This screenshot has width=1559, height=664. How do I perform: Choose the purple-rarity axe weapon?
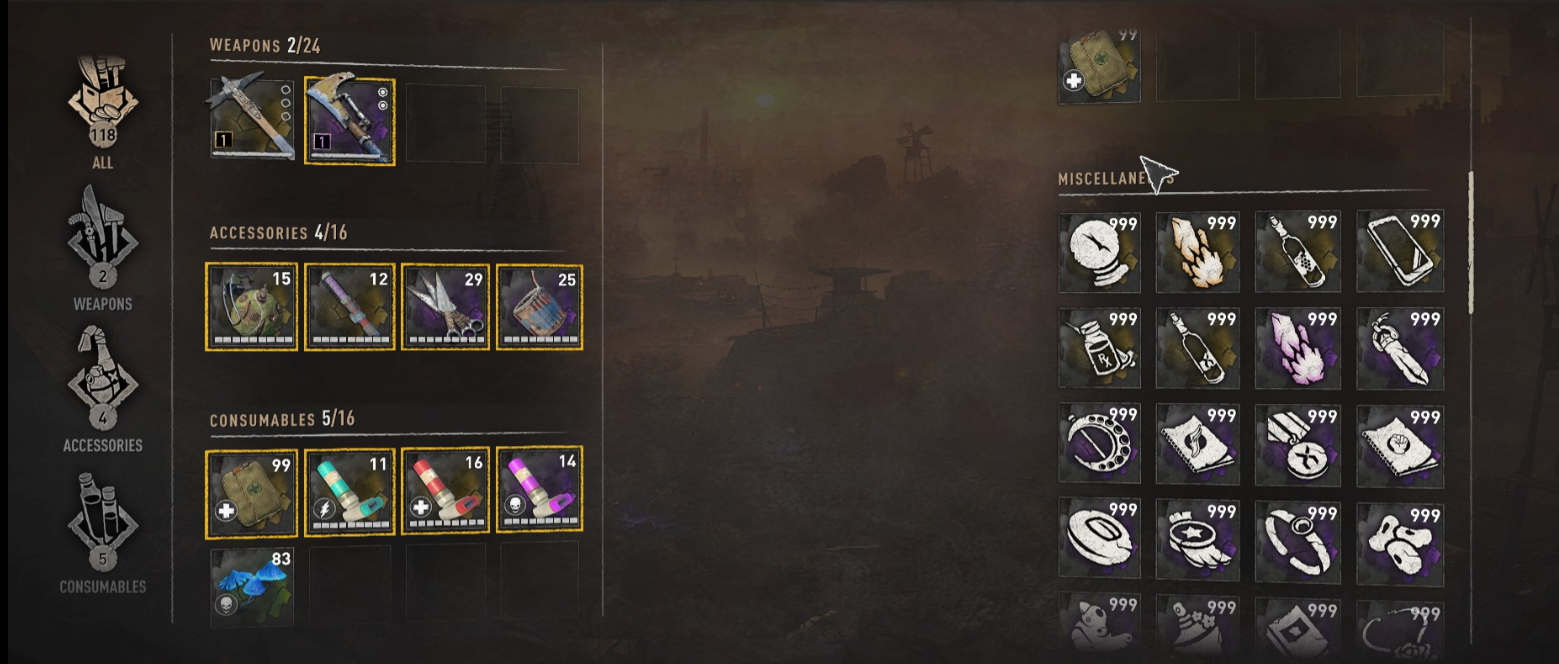(x=349, y=122)
